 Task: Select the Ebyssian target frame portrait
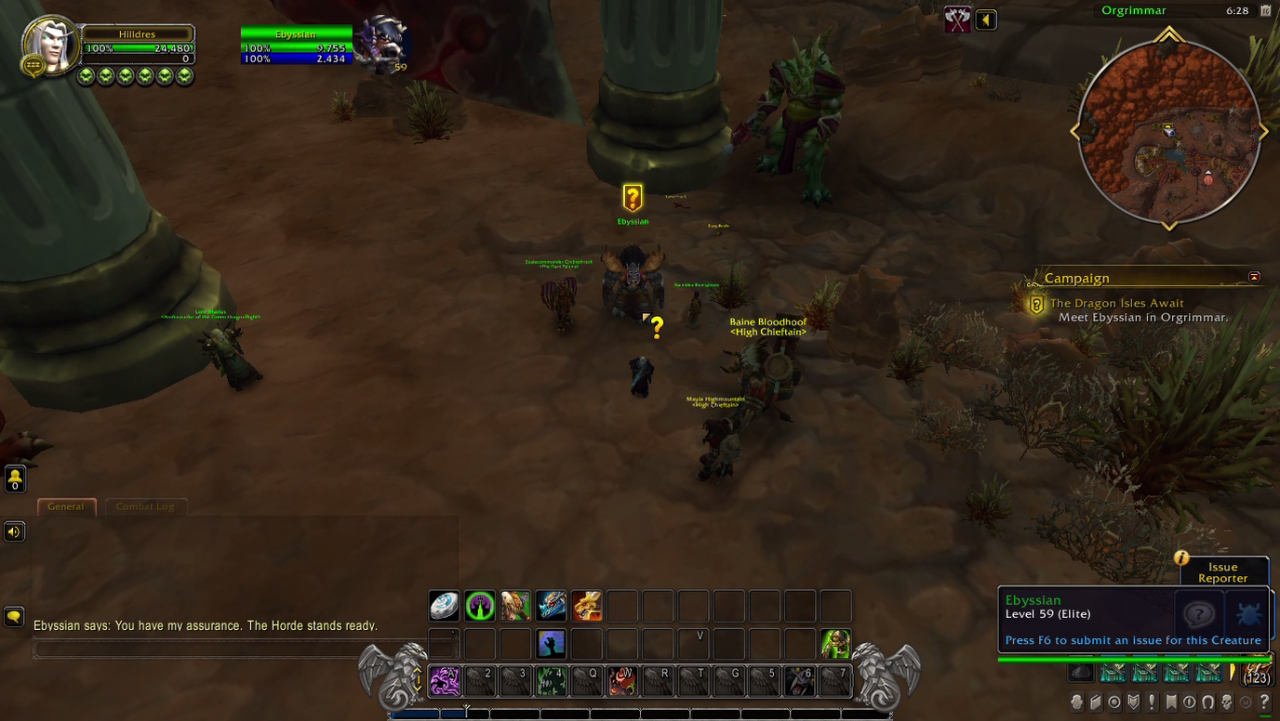tap(384, 43)
